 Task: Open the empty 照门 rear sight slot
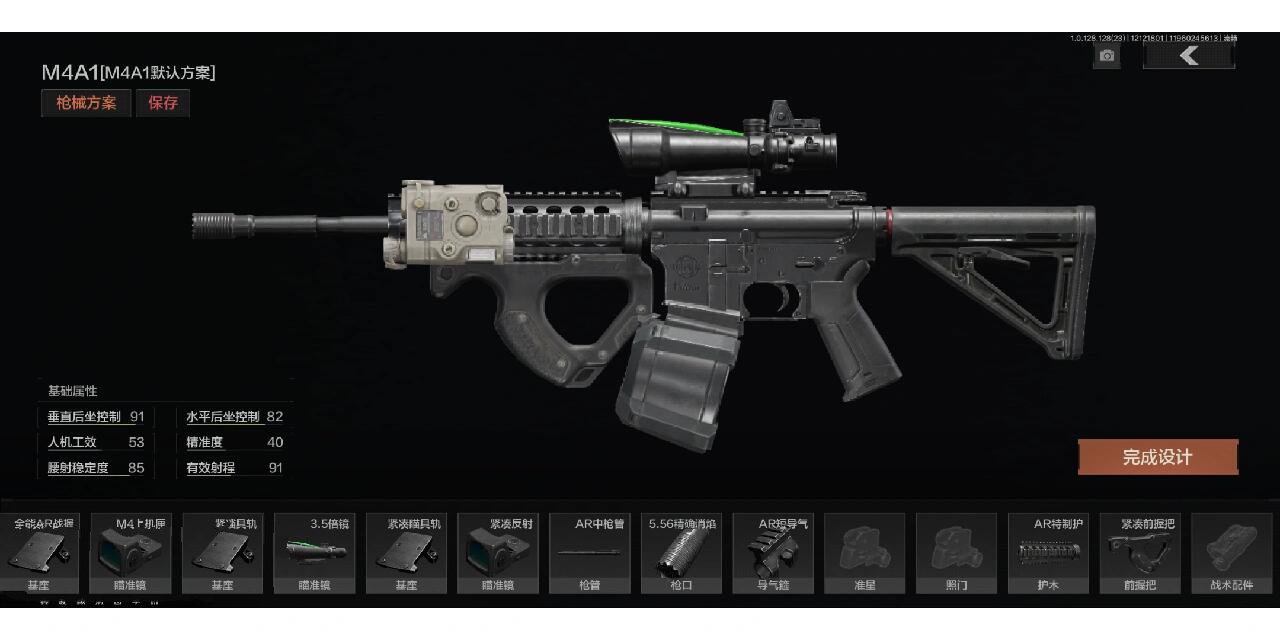pyautogui.click(x=956, y=553)
